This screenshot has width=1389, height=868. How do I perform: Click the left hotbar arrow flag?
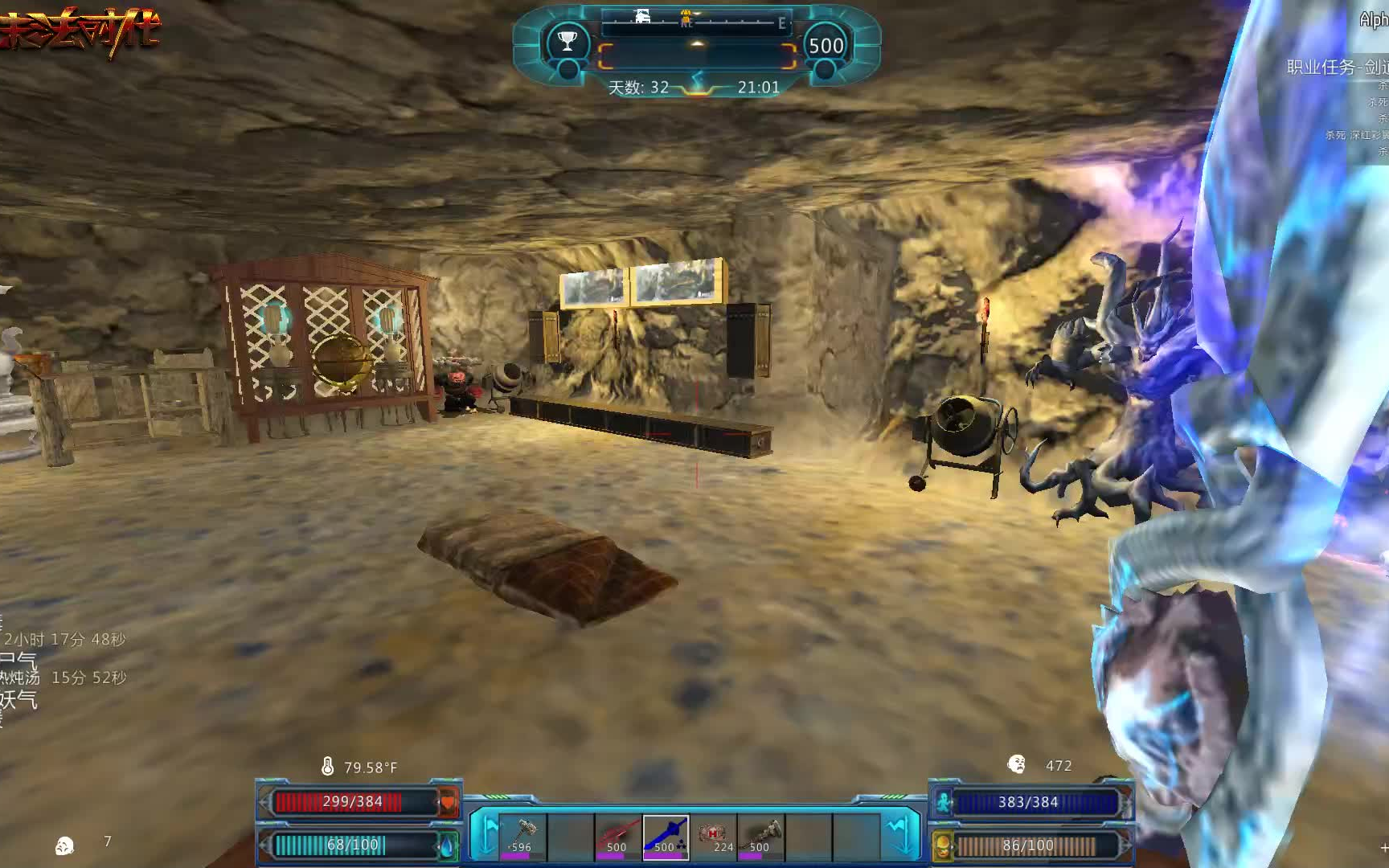click(x=487, y=834)
